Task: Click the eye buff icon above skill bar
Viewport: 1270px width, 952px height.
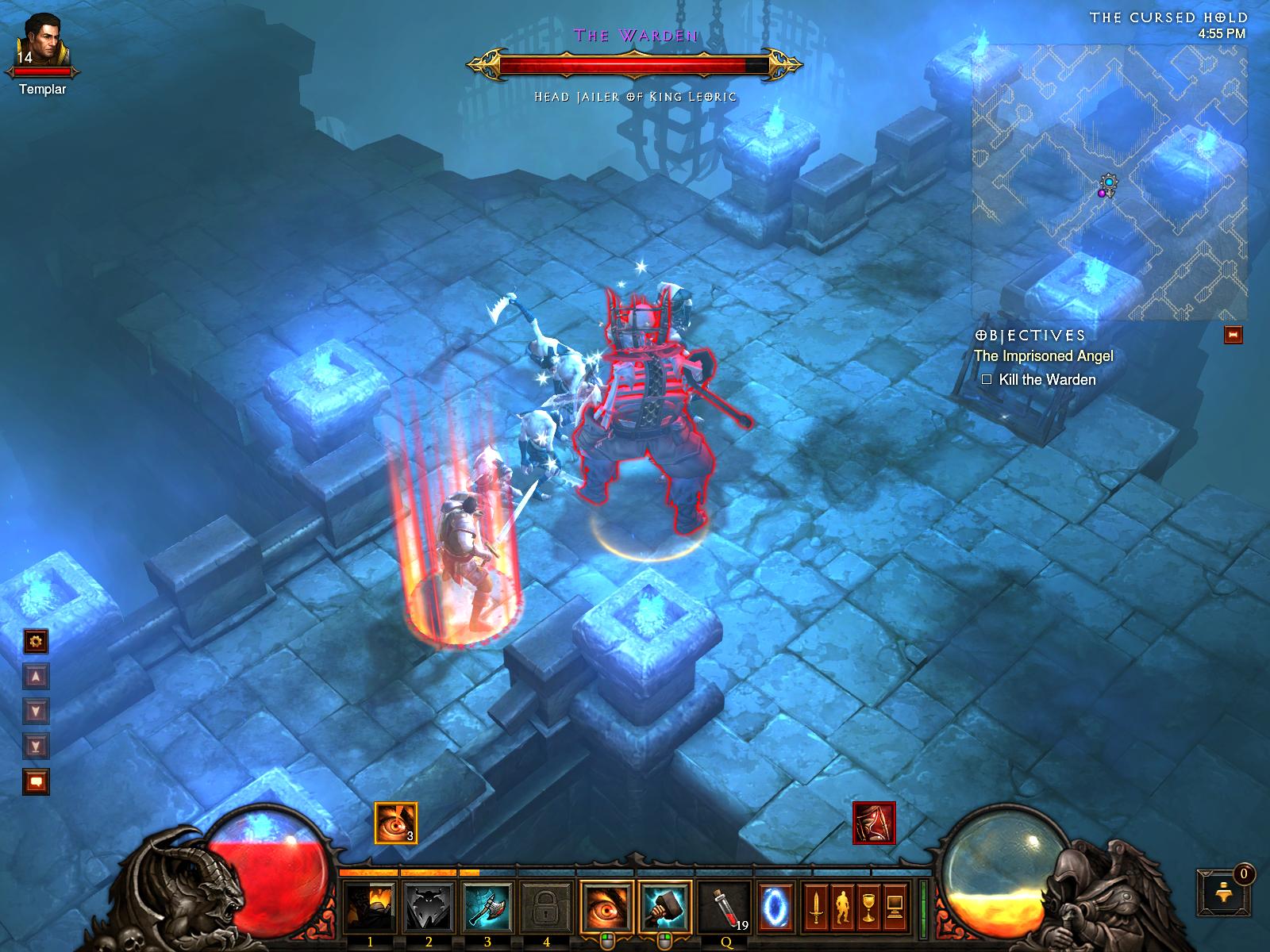Action: [x=395, y=823]
